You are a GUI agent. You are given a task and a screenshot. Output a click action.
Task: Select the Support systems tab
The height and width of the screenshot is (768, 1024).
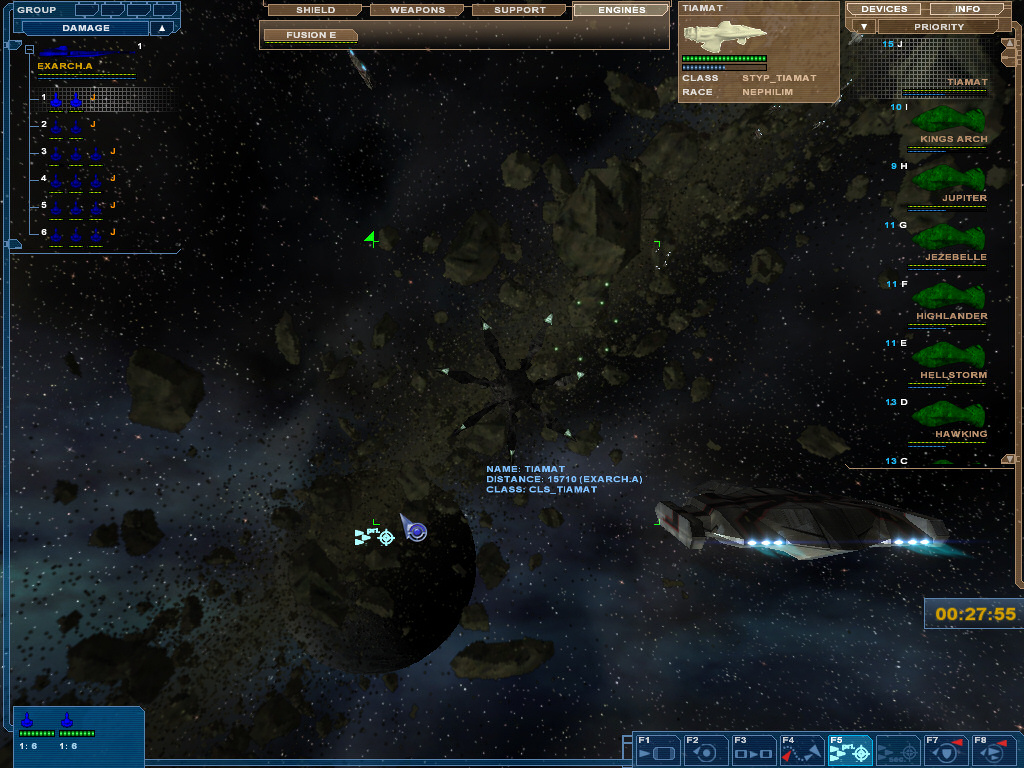coord(520,10)
